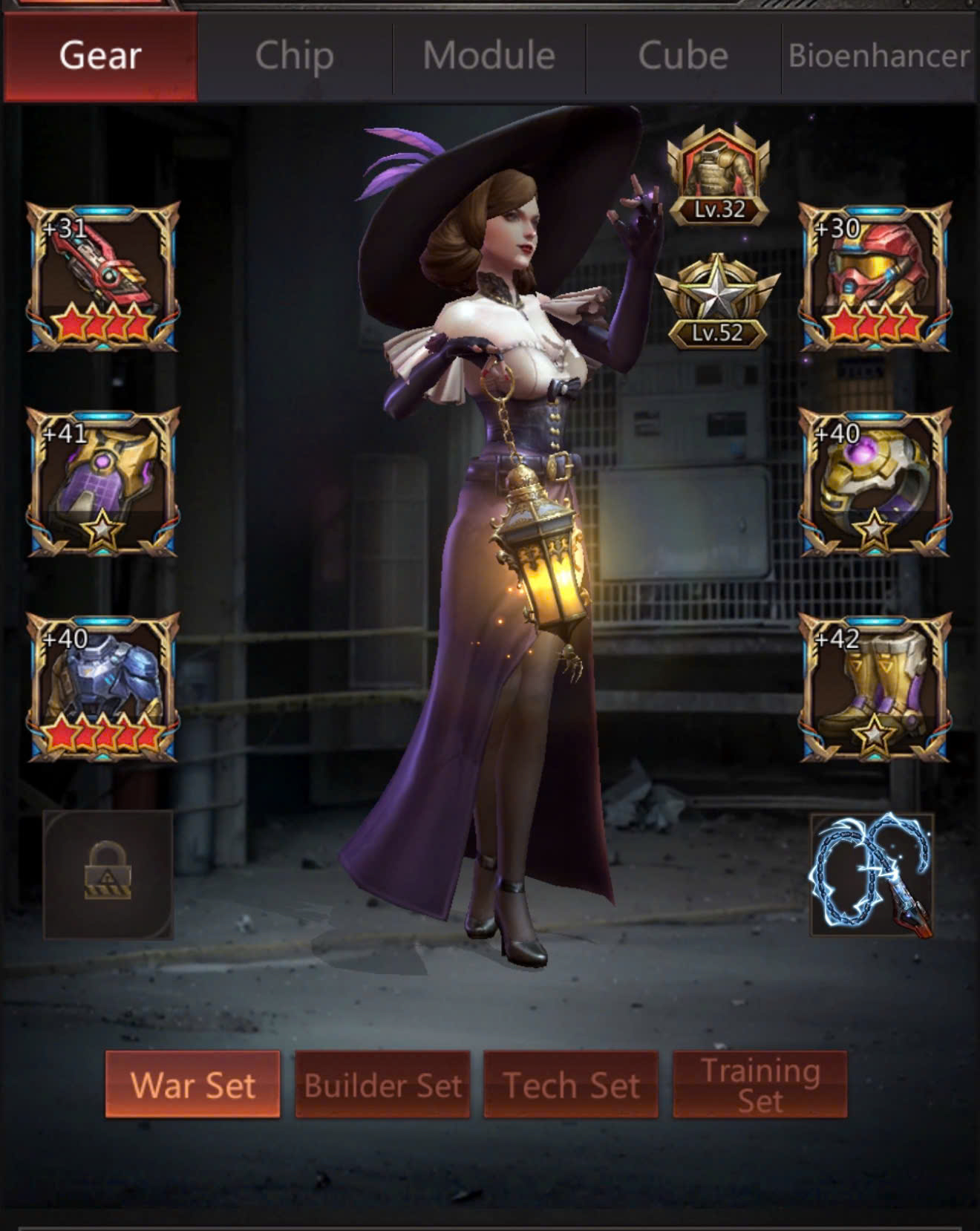The image size is (980, 1231).
Task: Click the locked gear slot
Action: pyautogui.click(x=108, y=875)
